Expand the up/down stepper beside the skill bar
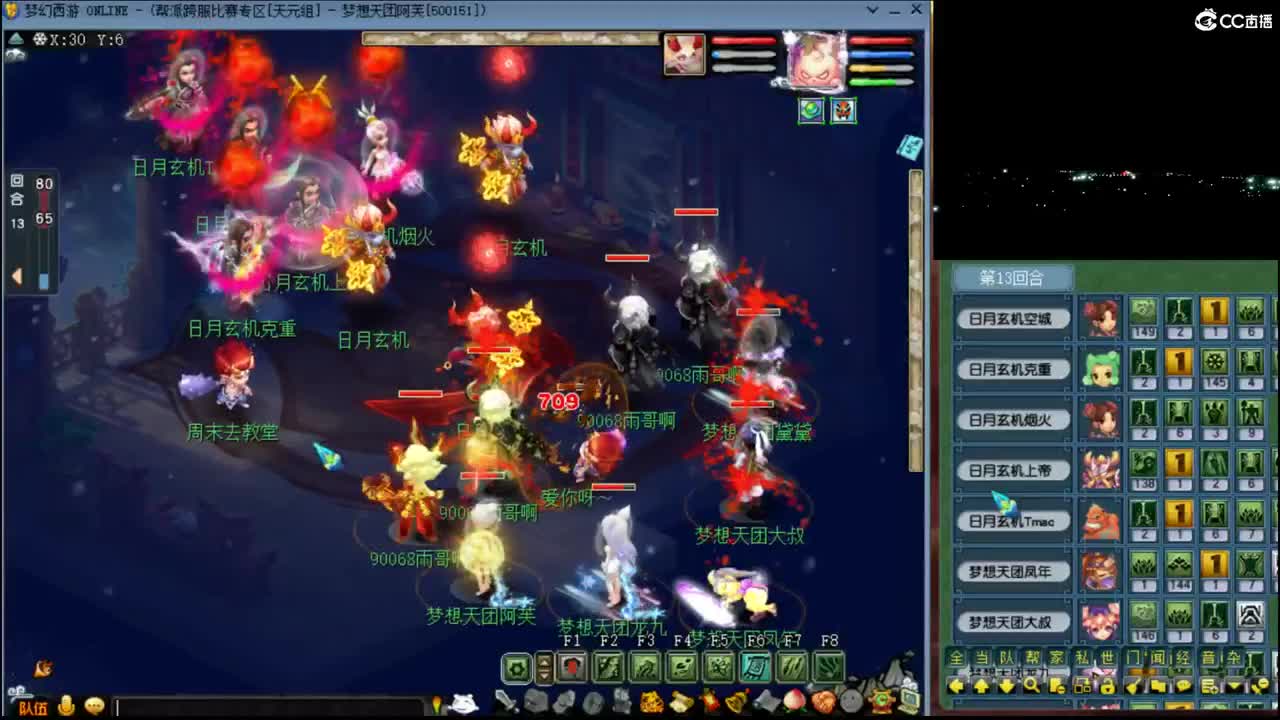 544,666
